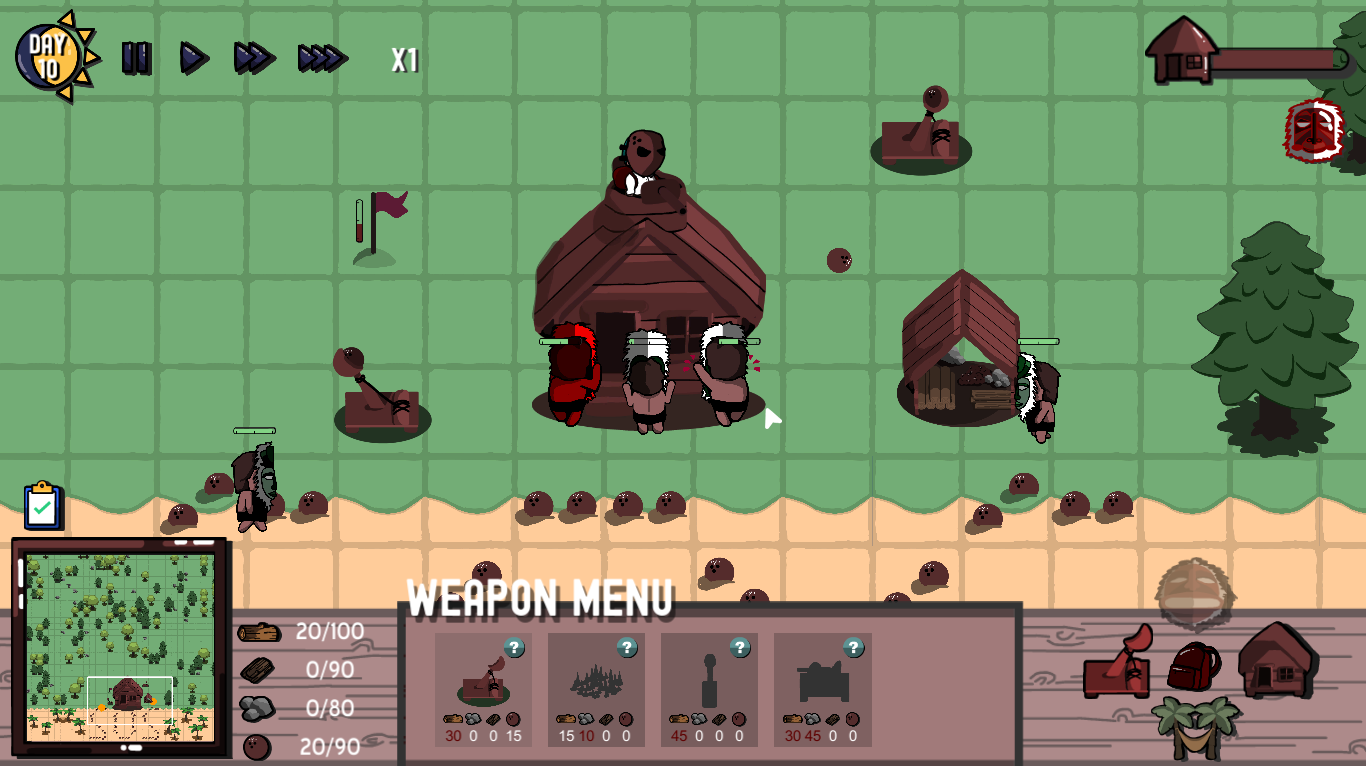Open the weapons category catapult icon

pos(1119,663)
